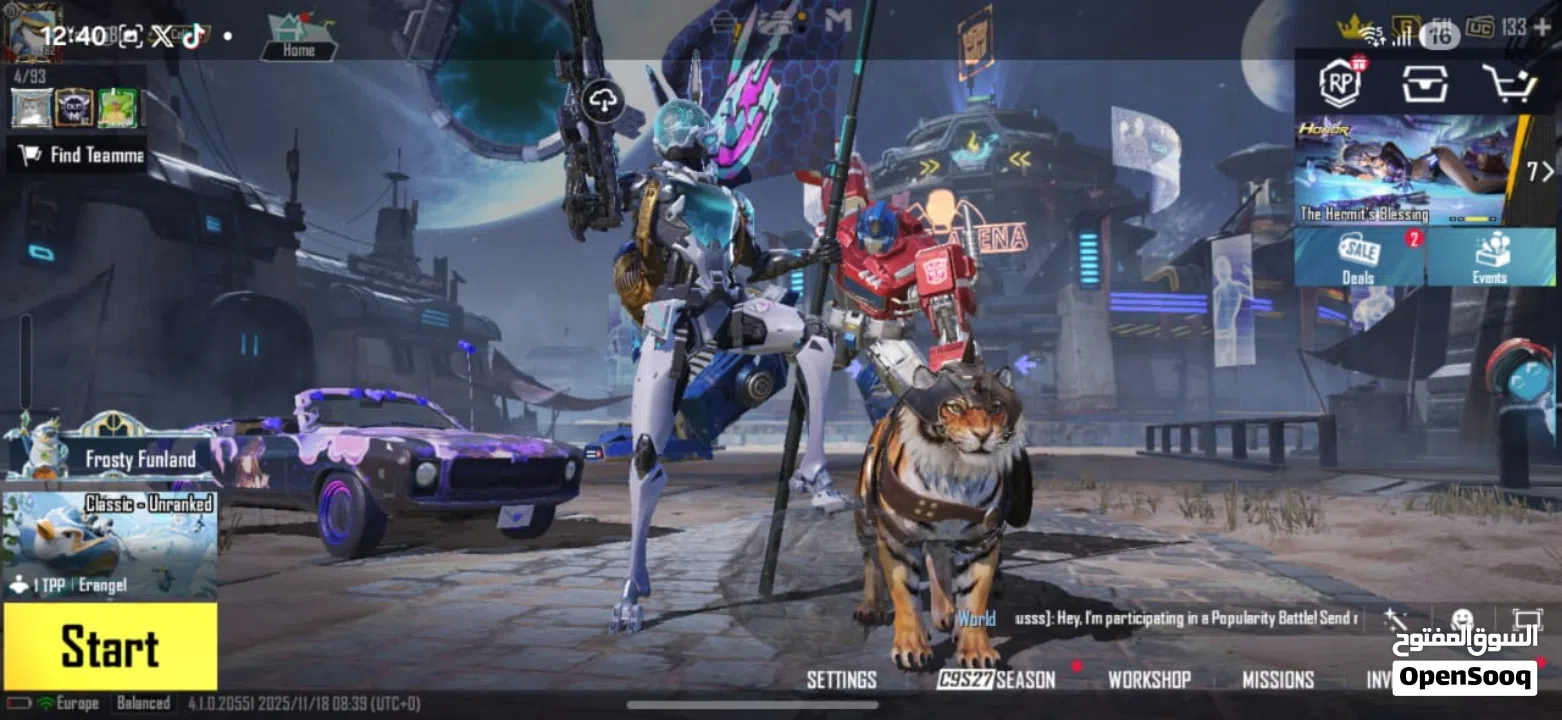The width and height of the screenshot is (1562, 720).
Task: Tap the yellow Start button
Action: pos(110,647)
